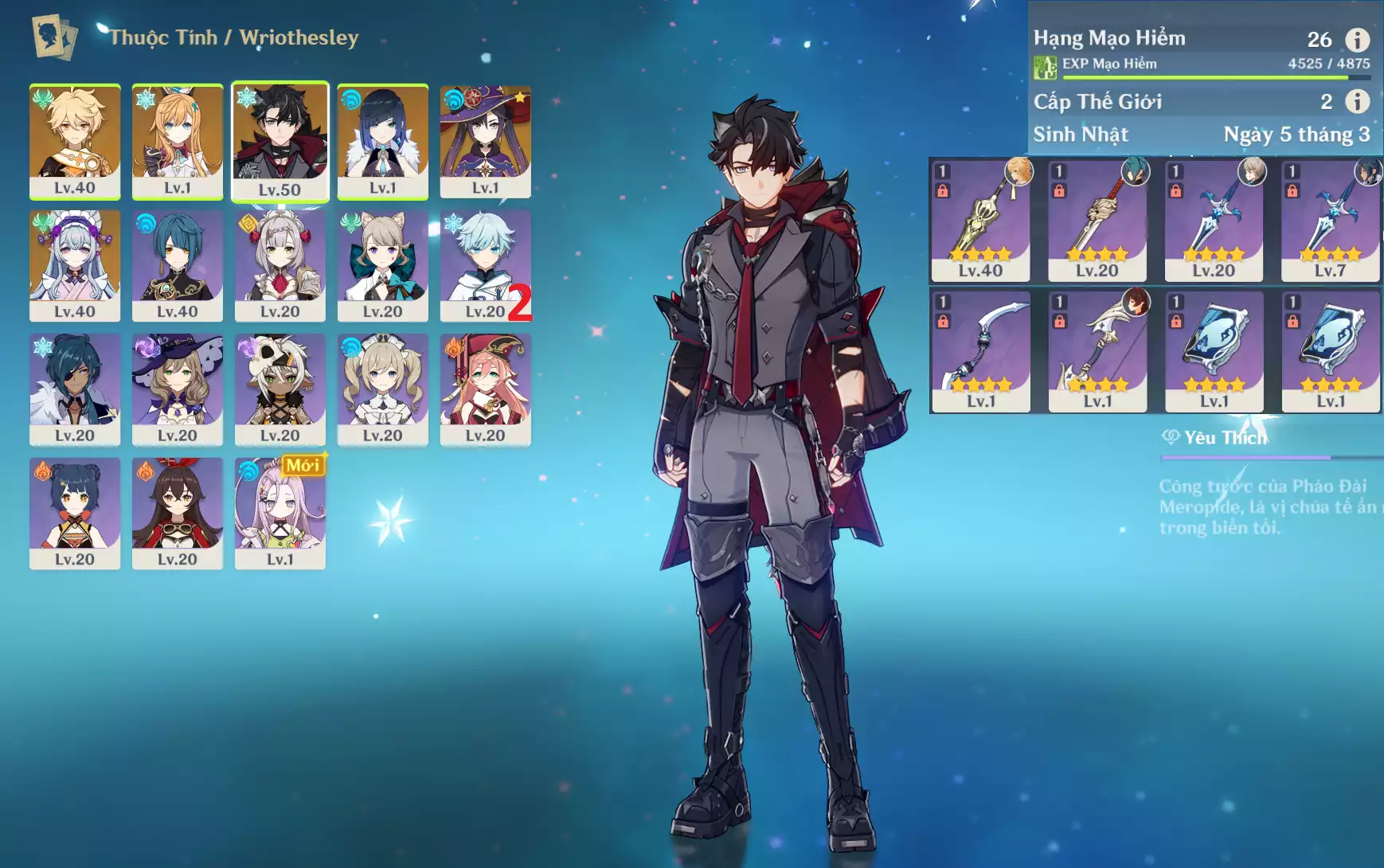Select Xingqiu's Lv.40 portrait

point(177,265)
